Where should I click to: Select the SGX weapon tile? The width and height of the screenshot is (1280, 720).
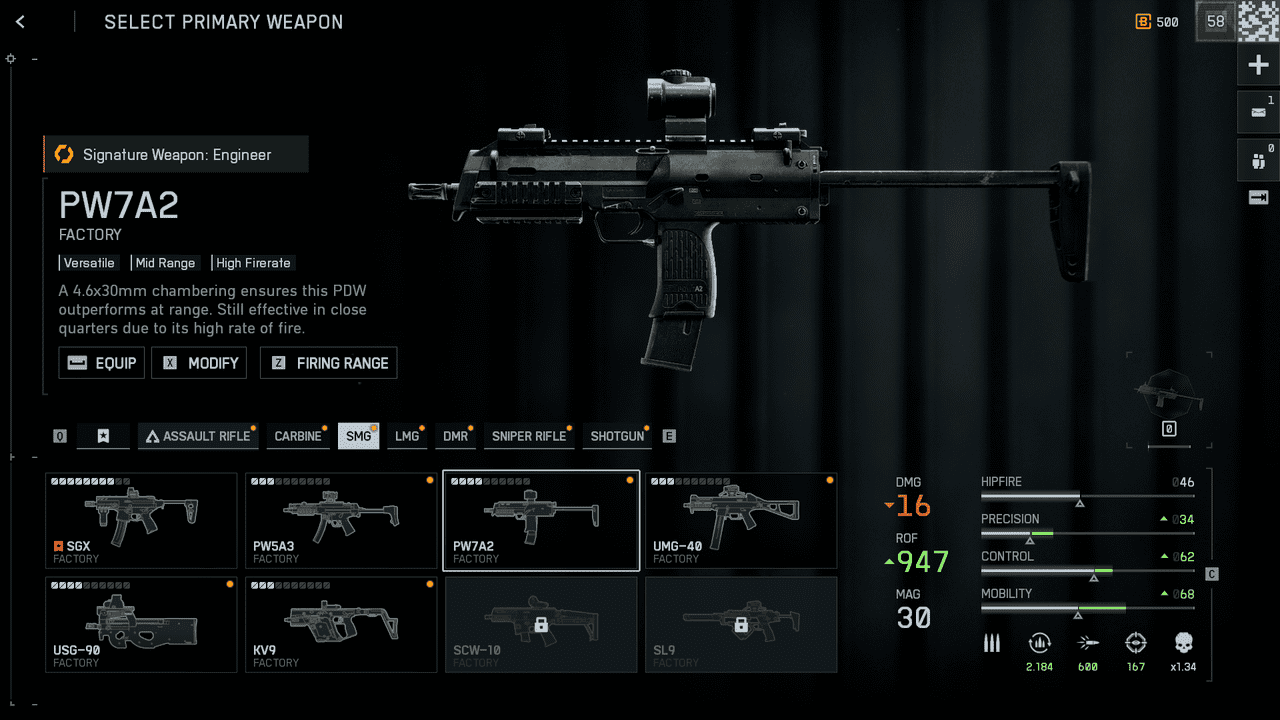[x=141, y=520]
